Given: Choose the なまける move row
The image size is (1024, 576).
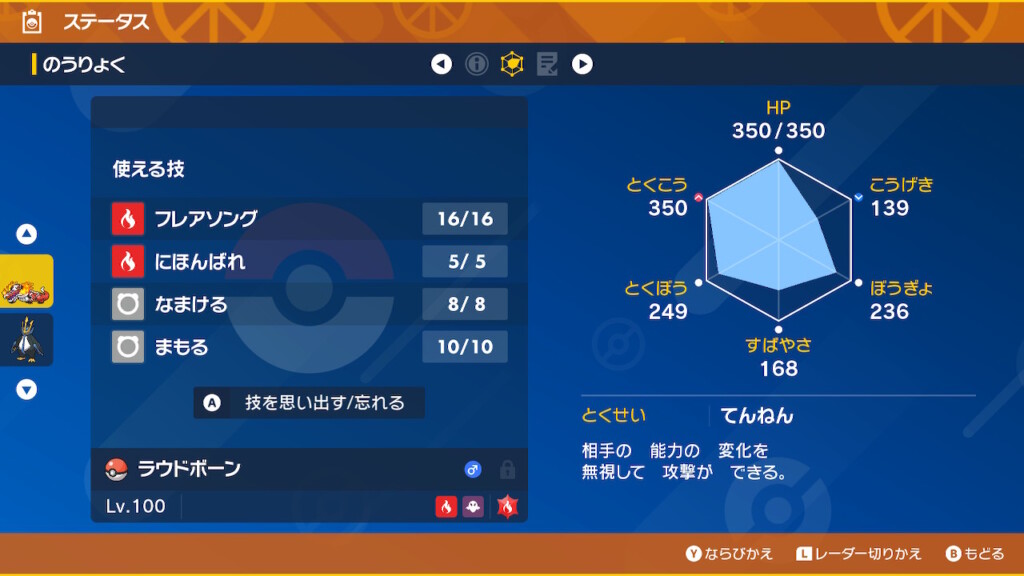Looking at the screenshot, I should tap(309, 304).
